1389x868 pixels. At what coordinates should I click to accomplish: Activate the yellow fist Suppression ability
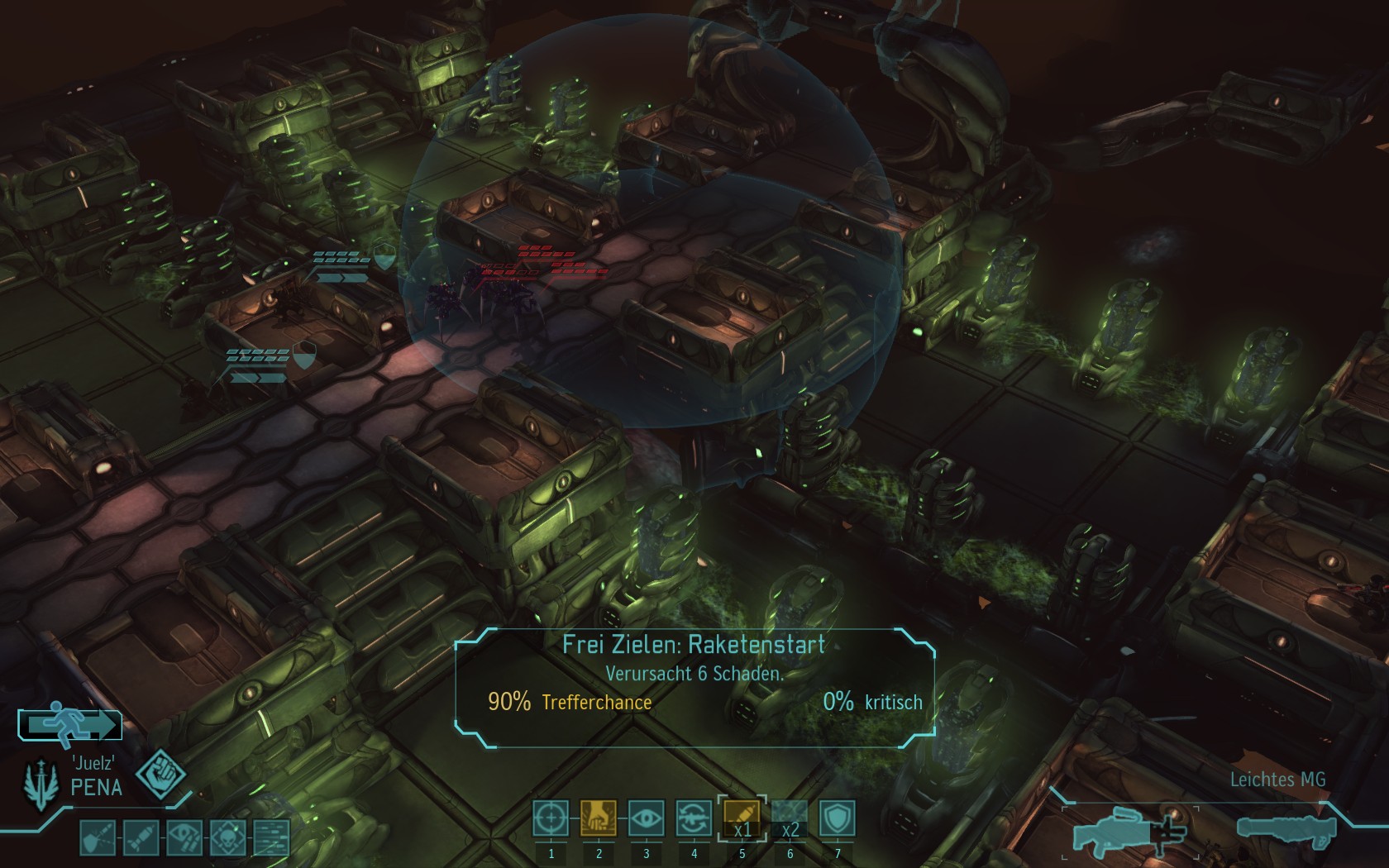tap(599, 819)
